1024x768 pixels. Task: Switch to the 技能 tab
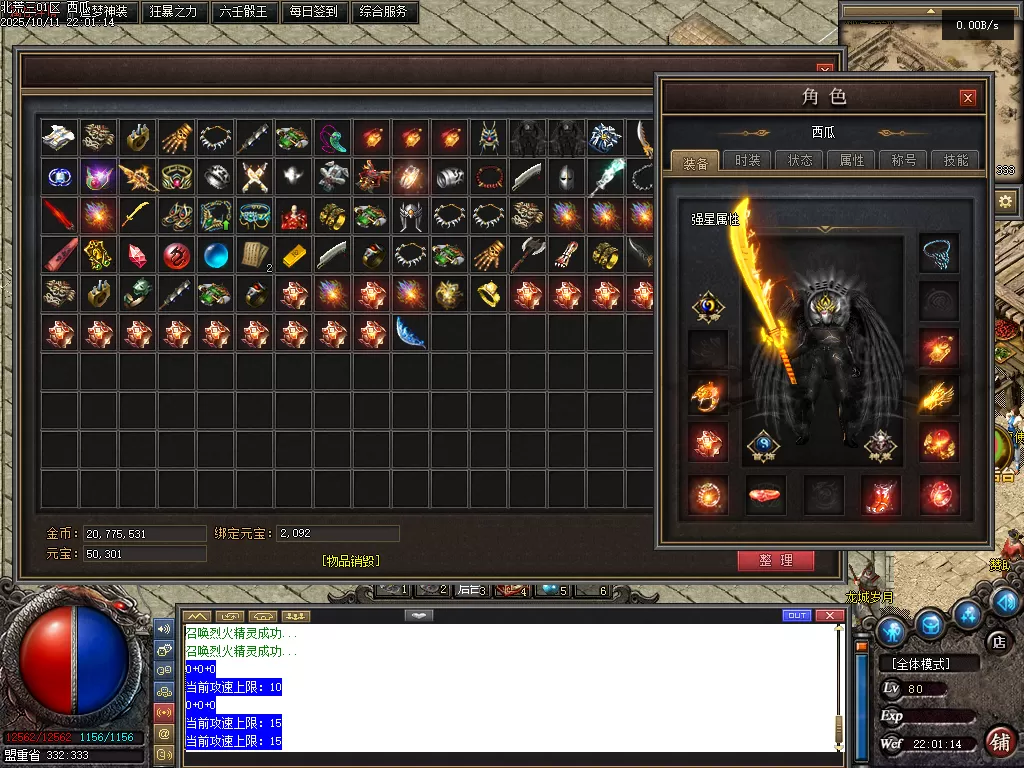point(956,160)
